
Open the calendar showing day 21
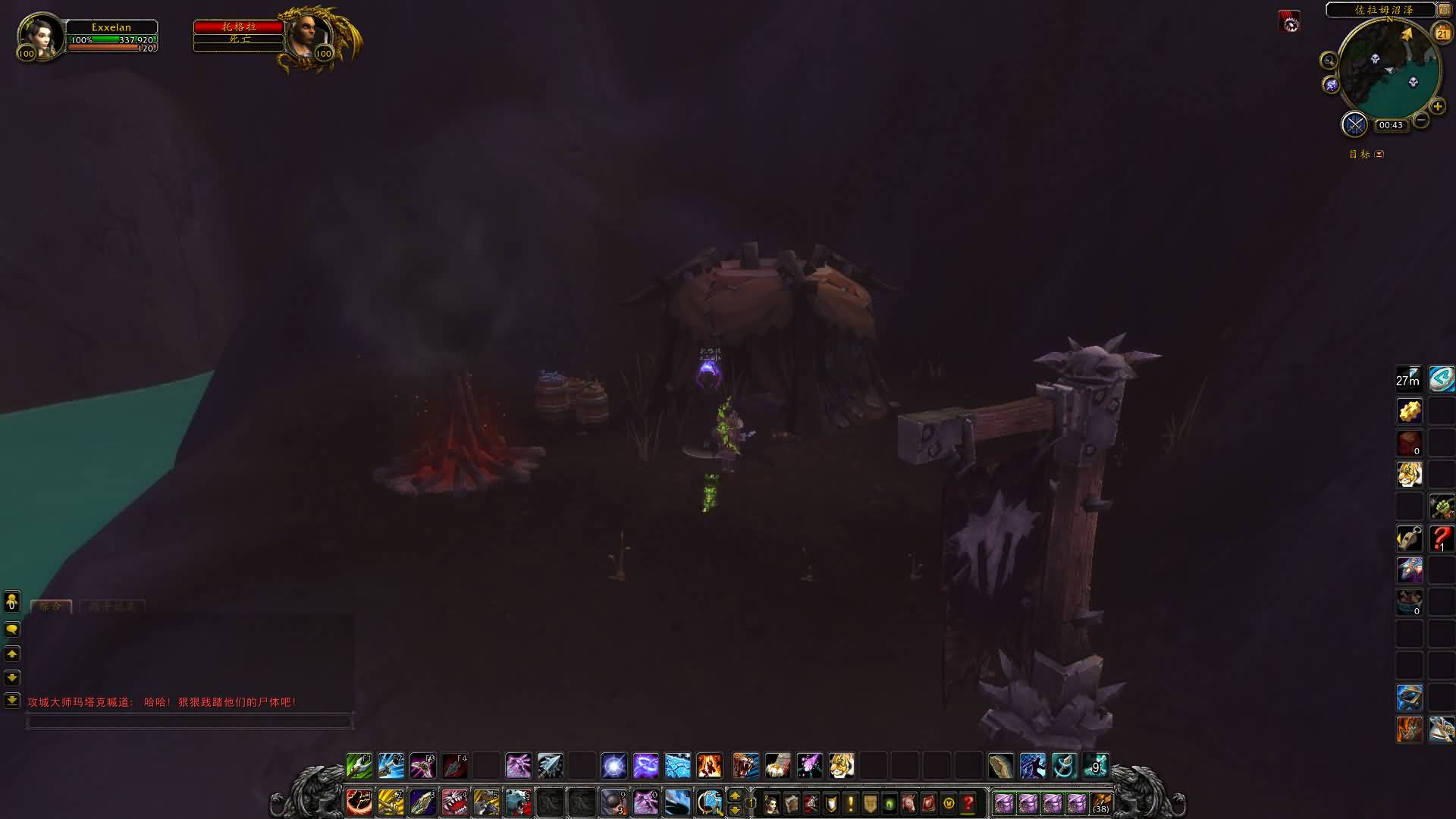pyautogui.click(x=1442, y=33)
